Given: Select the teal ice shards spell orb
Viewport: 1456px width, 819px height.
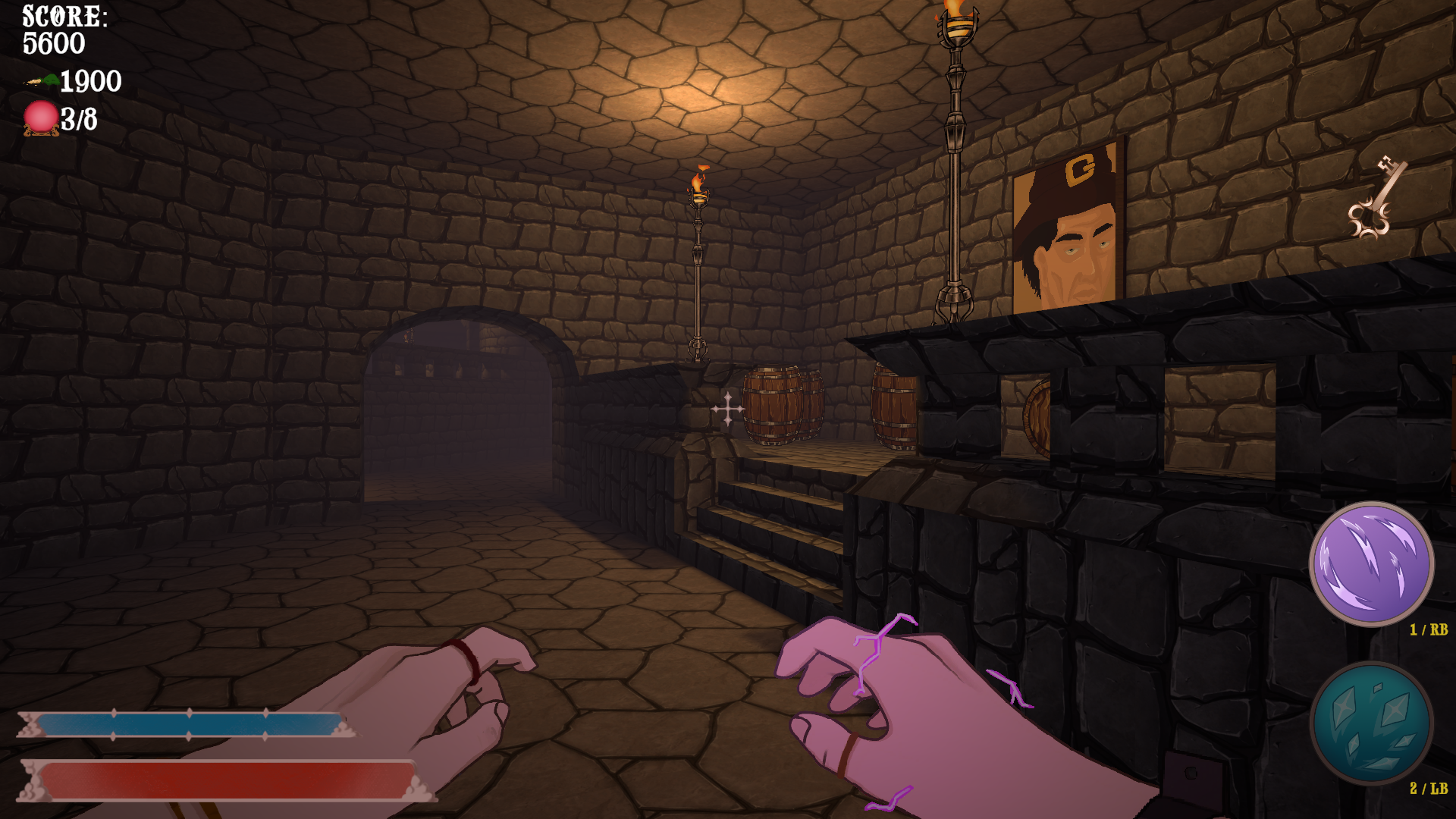Looking at the screenshot, I should coord(1371,723).
